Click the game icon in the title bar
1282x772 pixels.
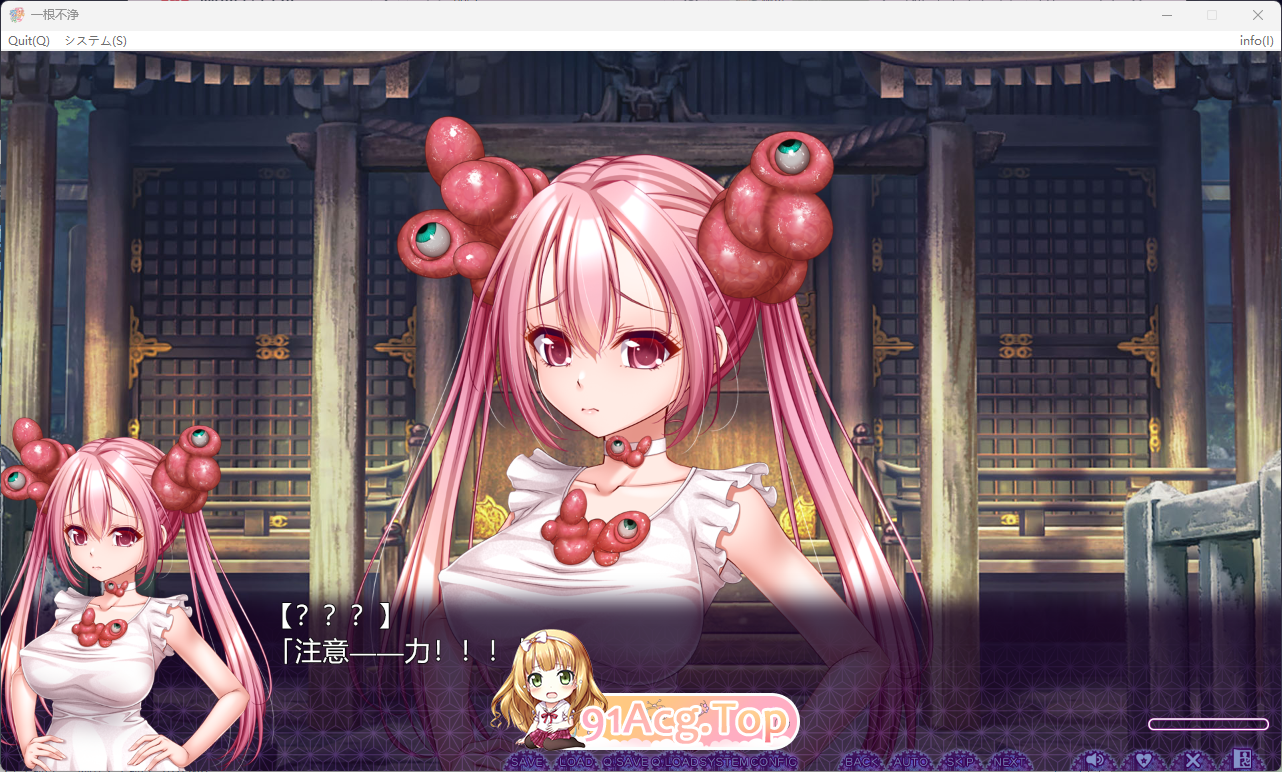pyautogui.click(x=18, y=14)
